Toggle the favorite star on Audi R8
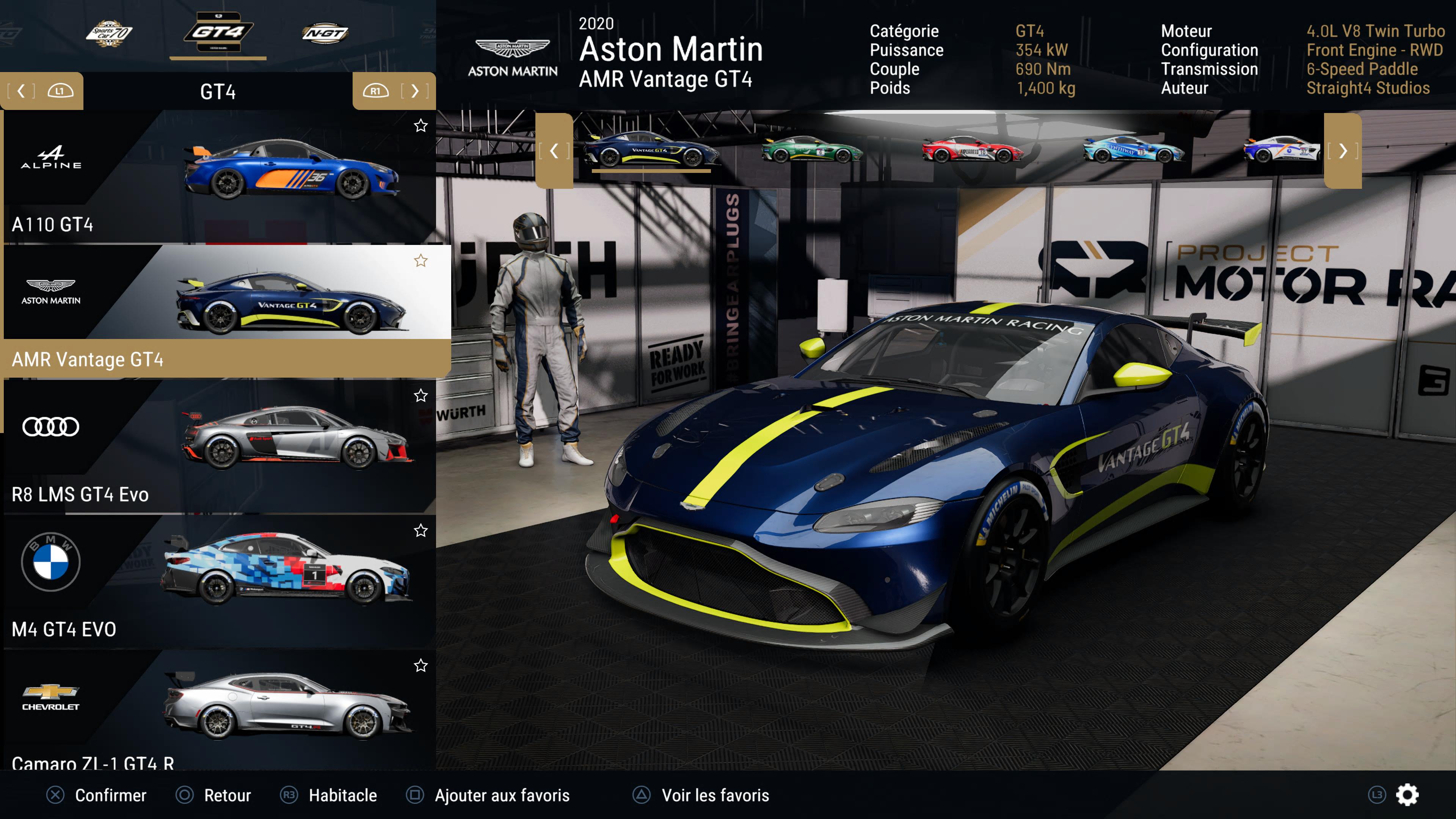 coord(420,395)
